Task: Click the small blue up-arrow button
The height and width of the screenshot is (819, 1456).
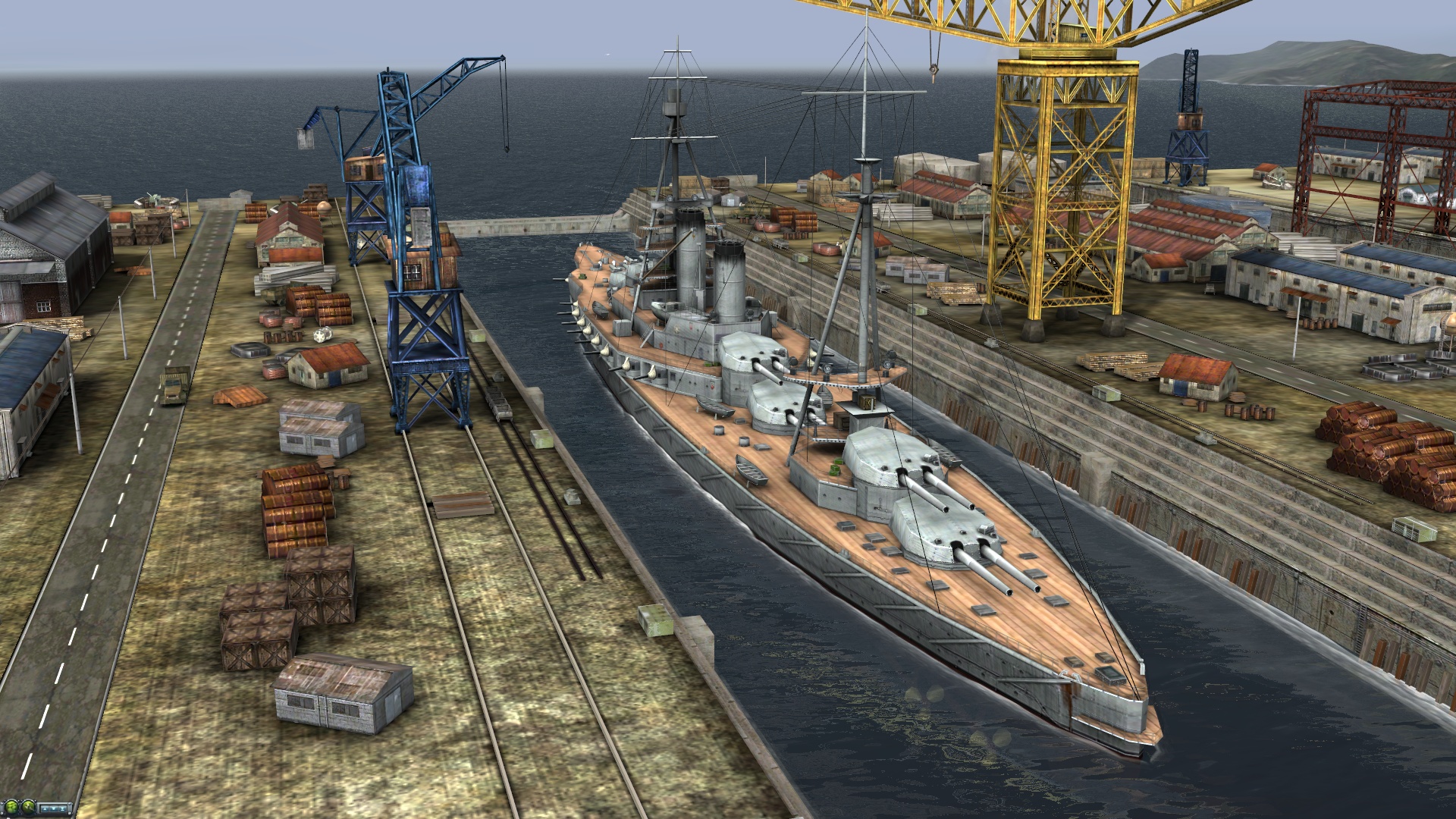Action: 45,809
